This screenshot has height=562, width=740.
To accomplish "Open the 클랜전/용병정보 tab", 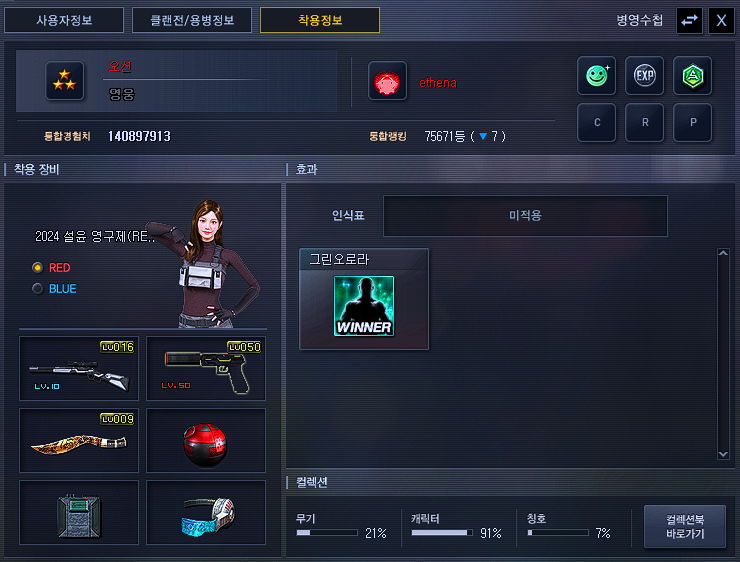I will point(192,20).
